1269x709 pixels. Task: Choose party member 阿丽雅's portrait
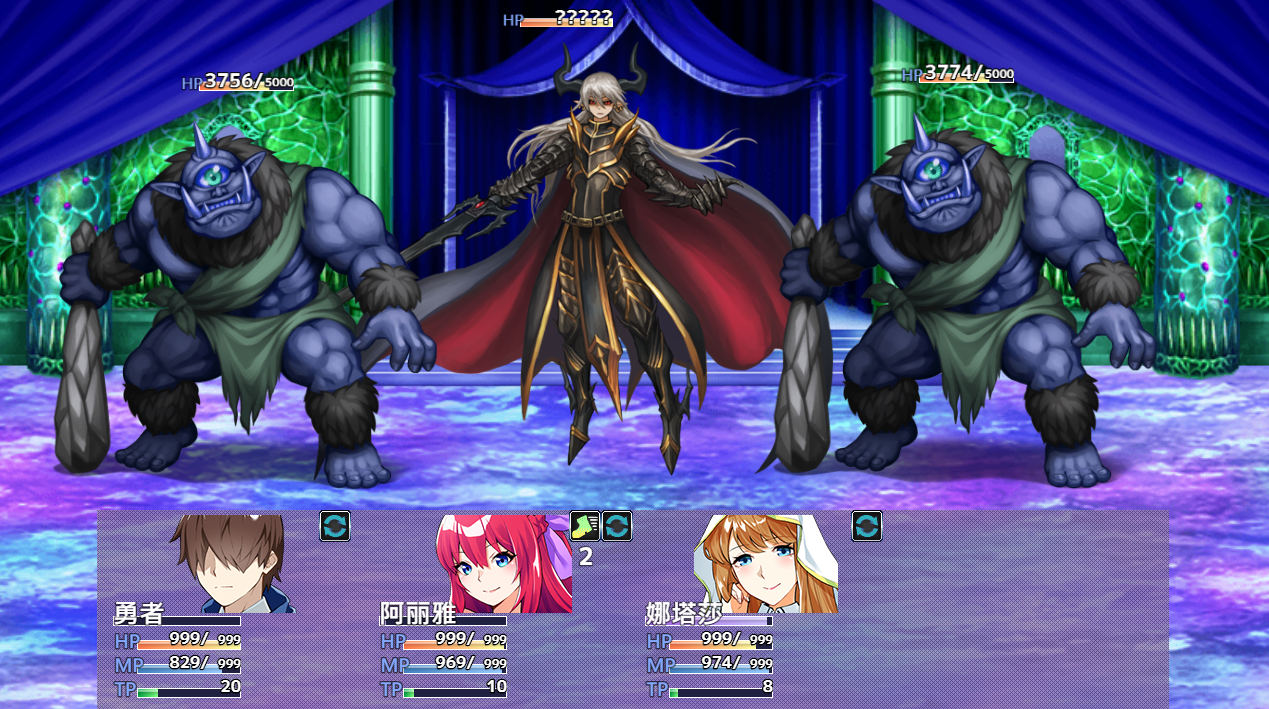pyautogui.click(x=503, y=563)
